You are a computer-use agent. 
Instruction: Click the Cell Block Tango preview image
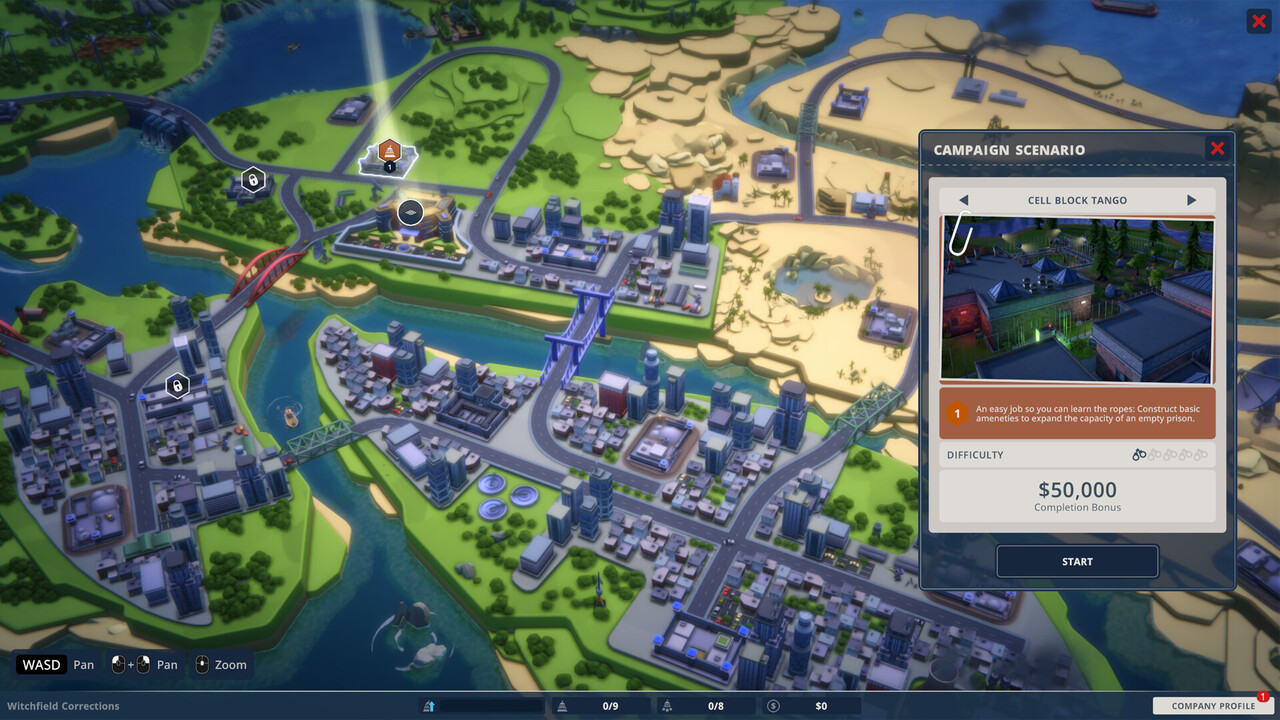[x=1077, y=298]
